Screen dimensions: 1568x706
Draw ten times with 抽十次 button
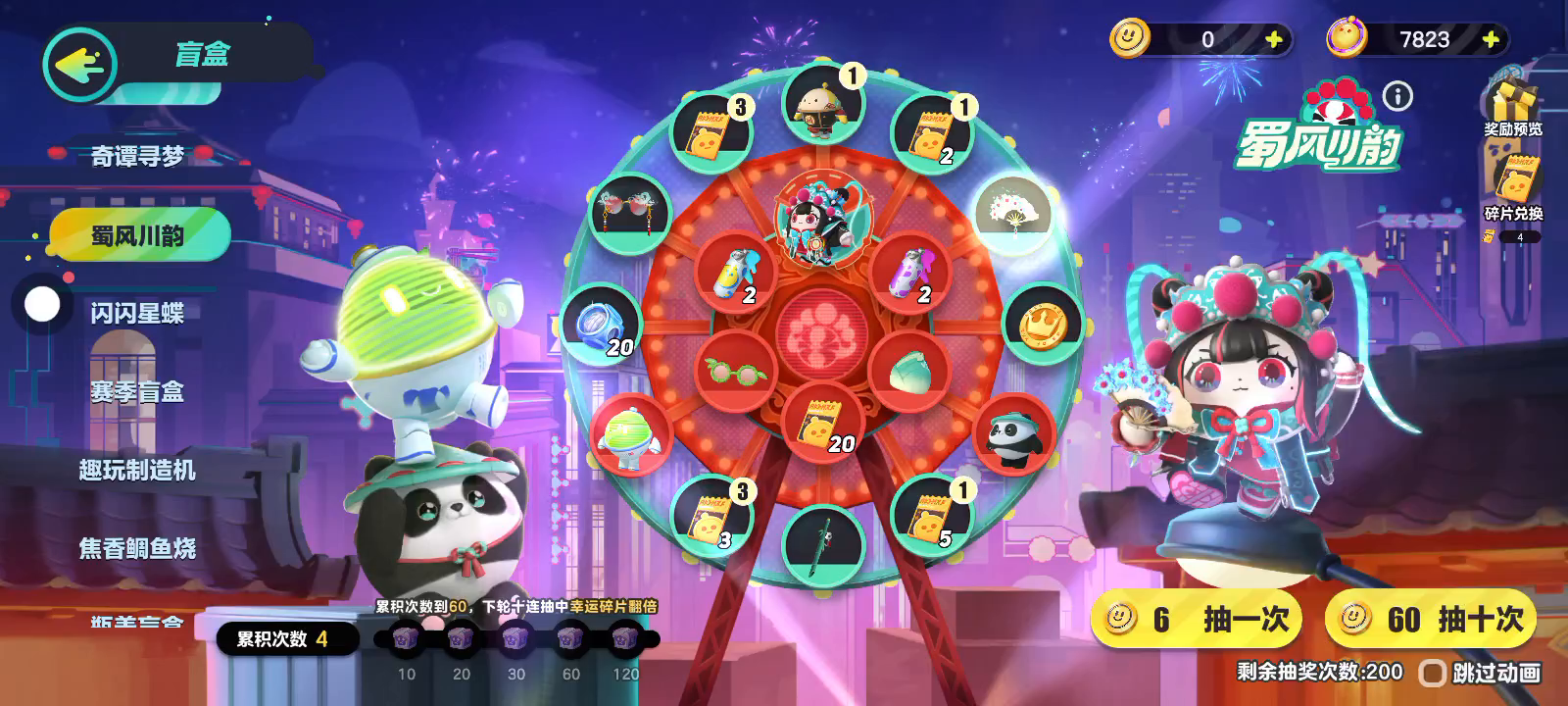1431,619
